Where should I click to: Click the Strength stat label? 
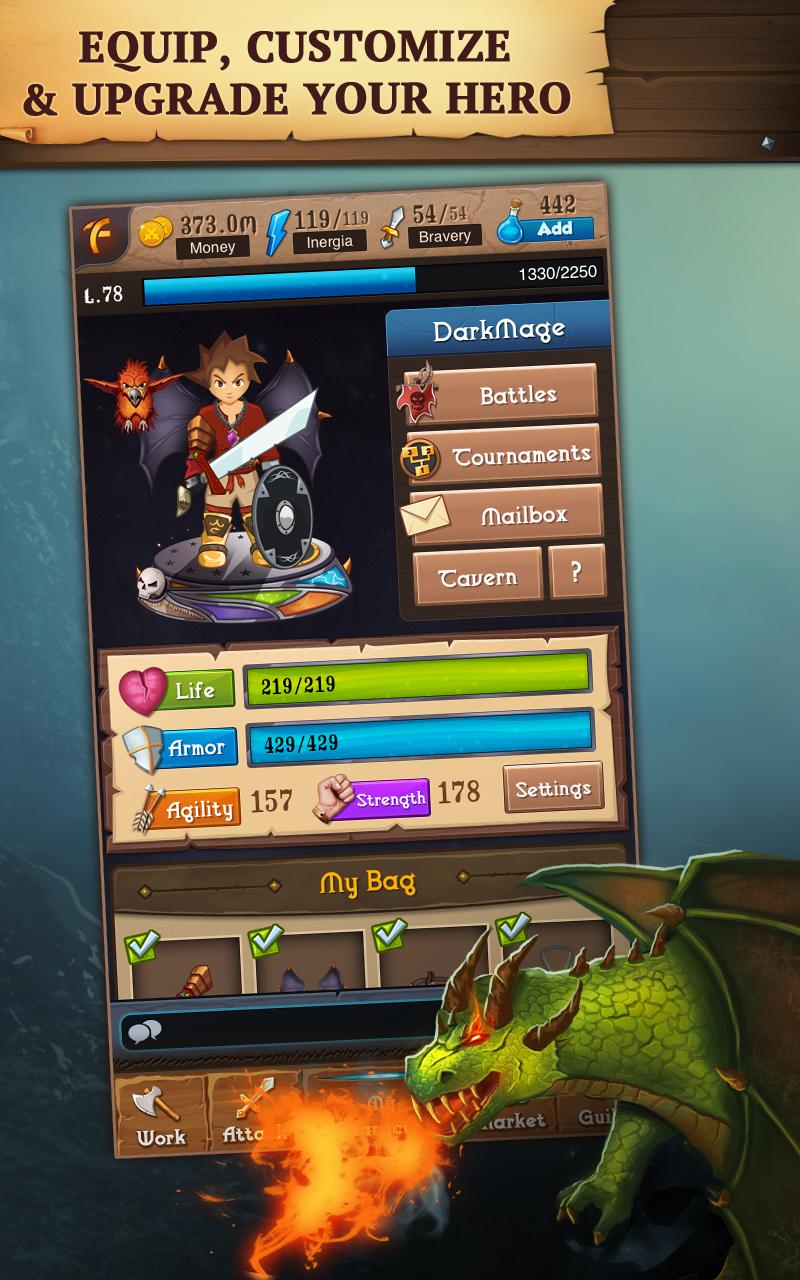point(389,799)
